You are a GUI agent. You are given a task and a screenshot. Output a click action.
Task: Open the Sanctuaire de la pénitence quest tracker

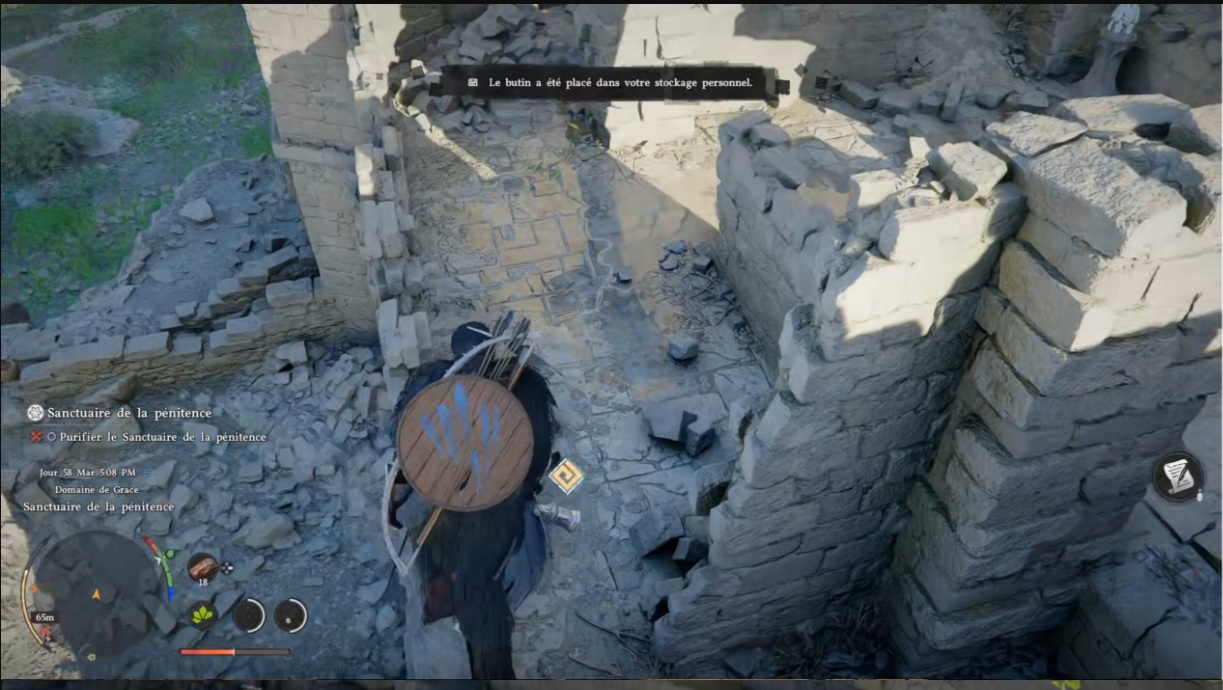click(x=118, y=412)
